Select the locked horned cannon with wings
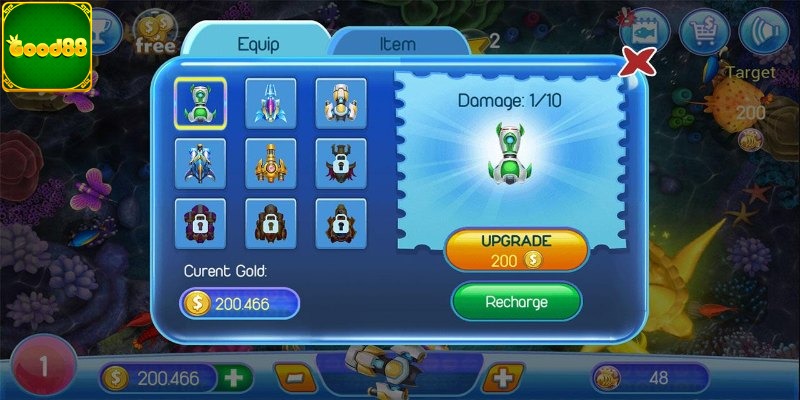The height and width of the screenshot is (400, 800). click(340, 163)
